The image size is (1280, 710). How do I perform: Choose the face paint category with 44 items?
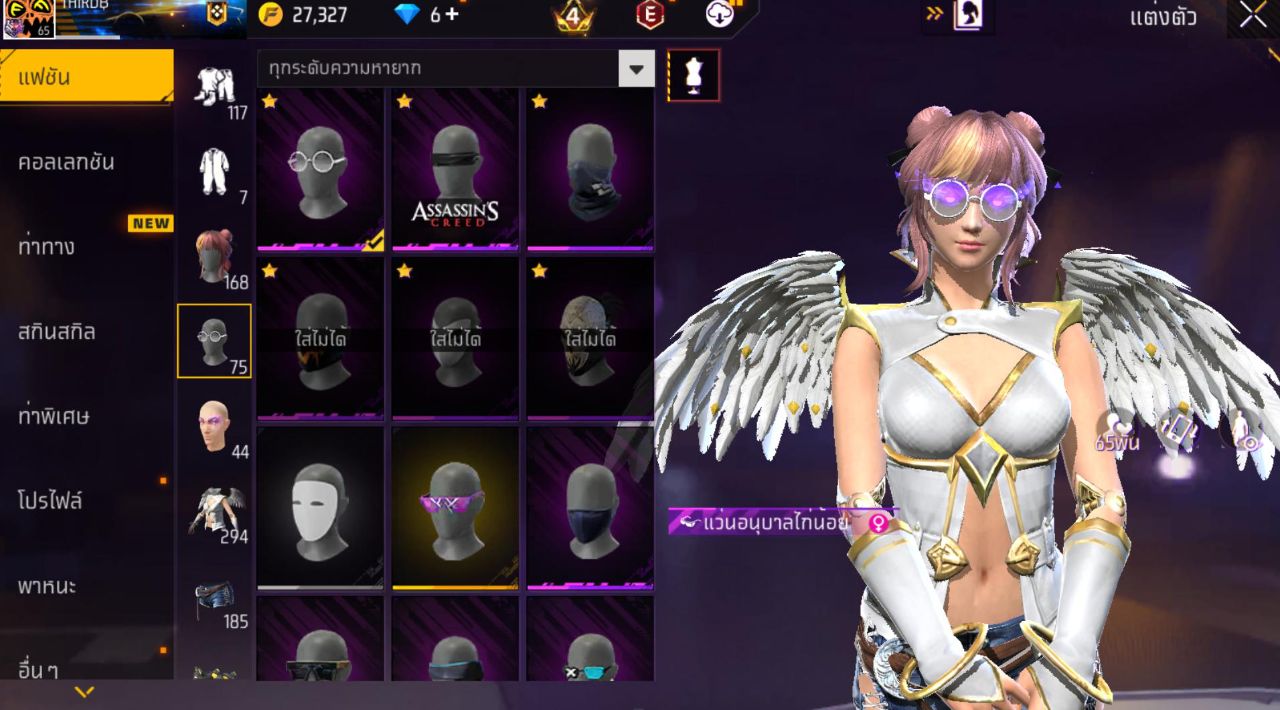214,427
